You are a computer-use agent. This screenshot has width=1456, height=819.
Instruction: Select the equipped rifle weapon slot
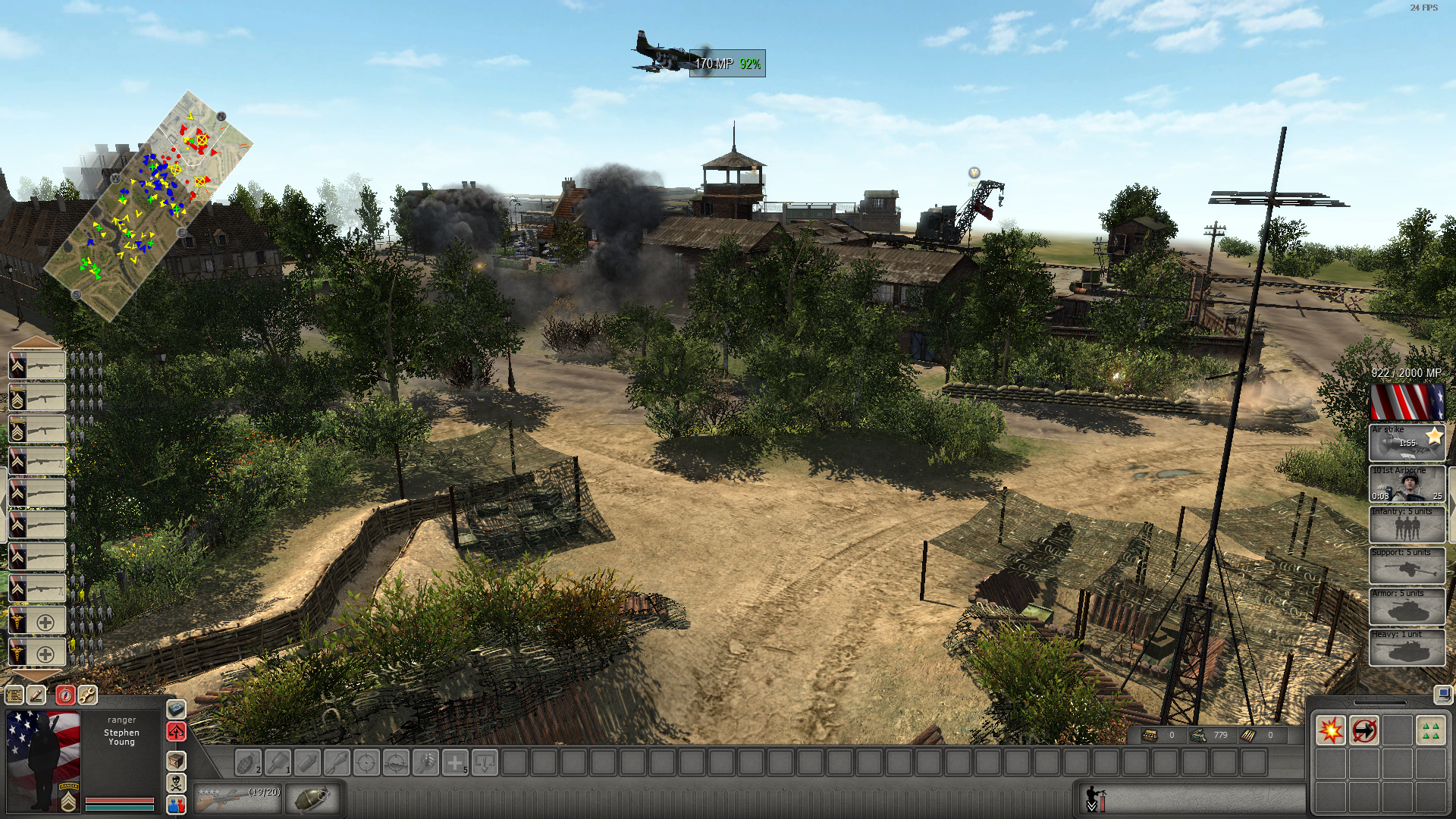click(x=237, y=799)
